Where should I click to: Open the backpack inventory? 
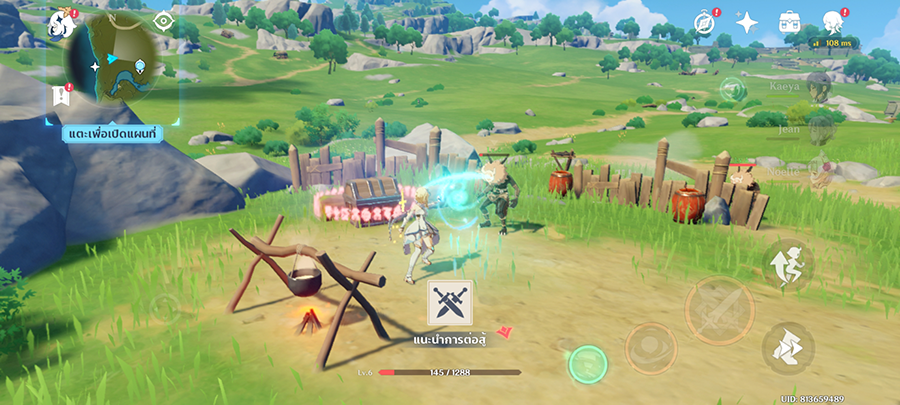coord(789,22)
